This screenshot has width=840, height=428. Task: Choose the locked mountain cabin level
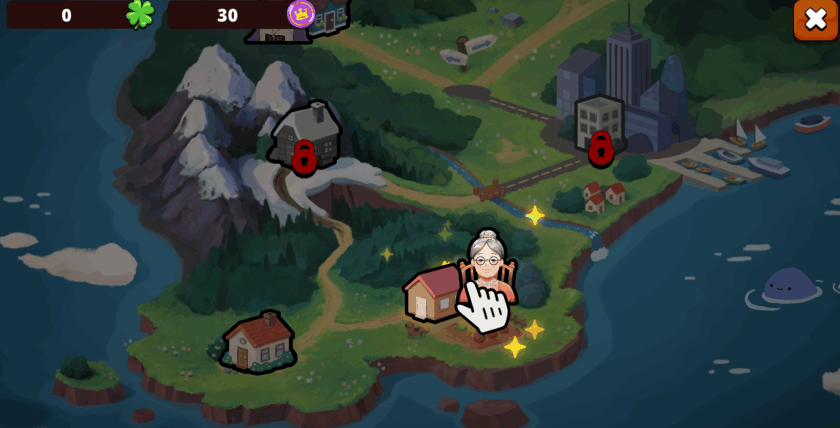tap(305, 138)
